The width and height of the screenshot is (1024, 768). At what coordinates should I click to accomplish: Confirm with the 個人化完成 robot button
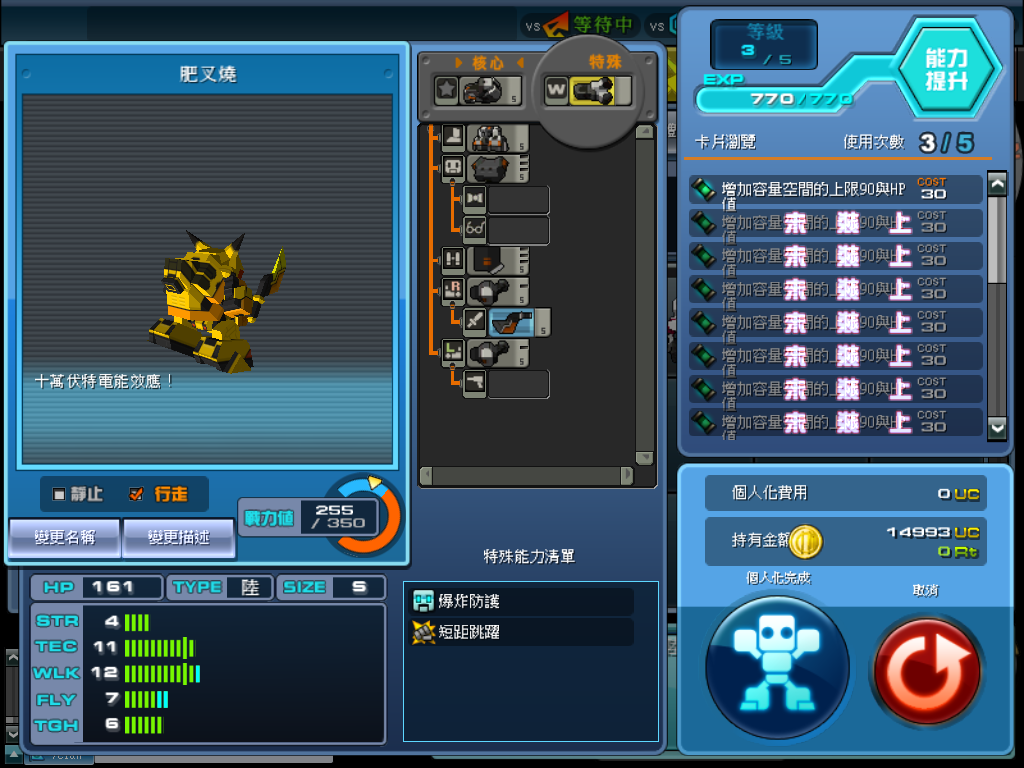click(x=777, y=665)
